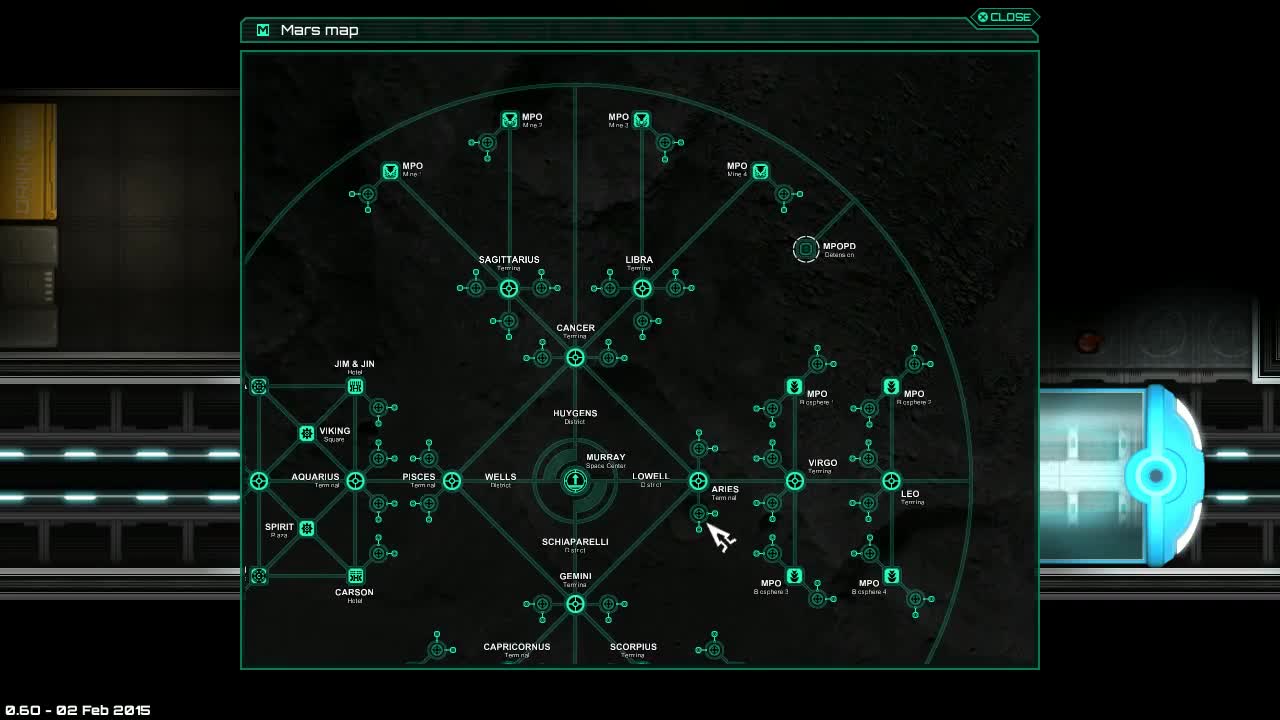The height and width of the screenshot is (720, 1280).
Task: Select the Gemini Terminal node
Action: 575,603
